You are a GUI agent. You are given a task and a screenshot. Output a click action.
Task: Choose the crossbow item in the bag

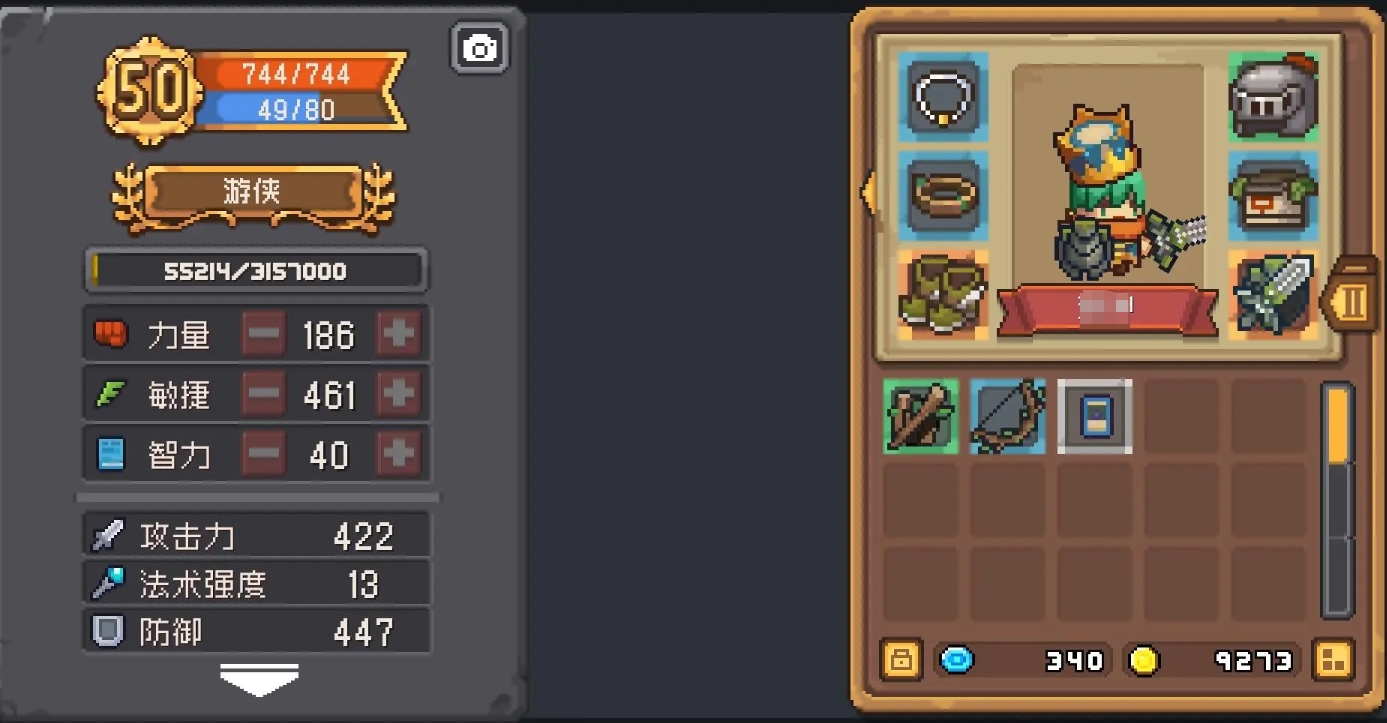point(921,417)
